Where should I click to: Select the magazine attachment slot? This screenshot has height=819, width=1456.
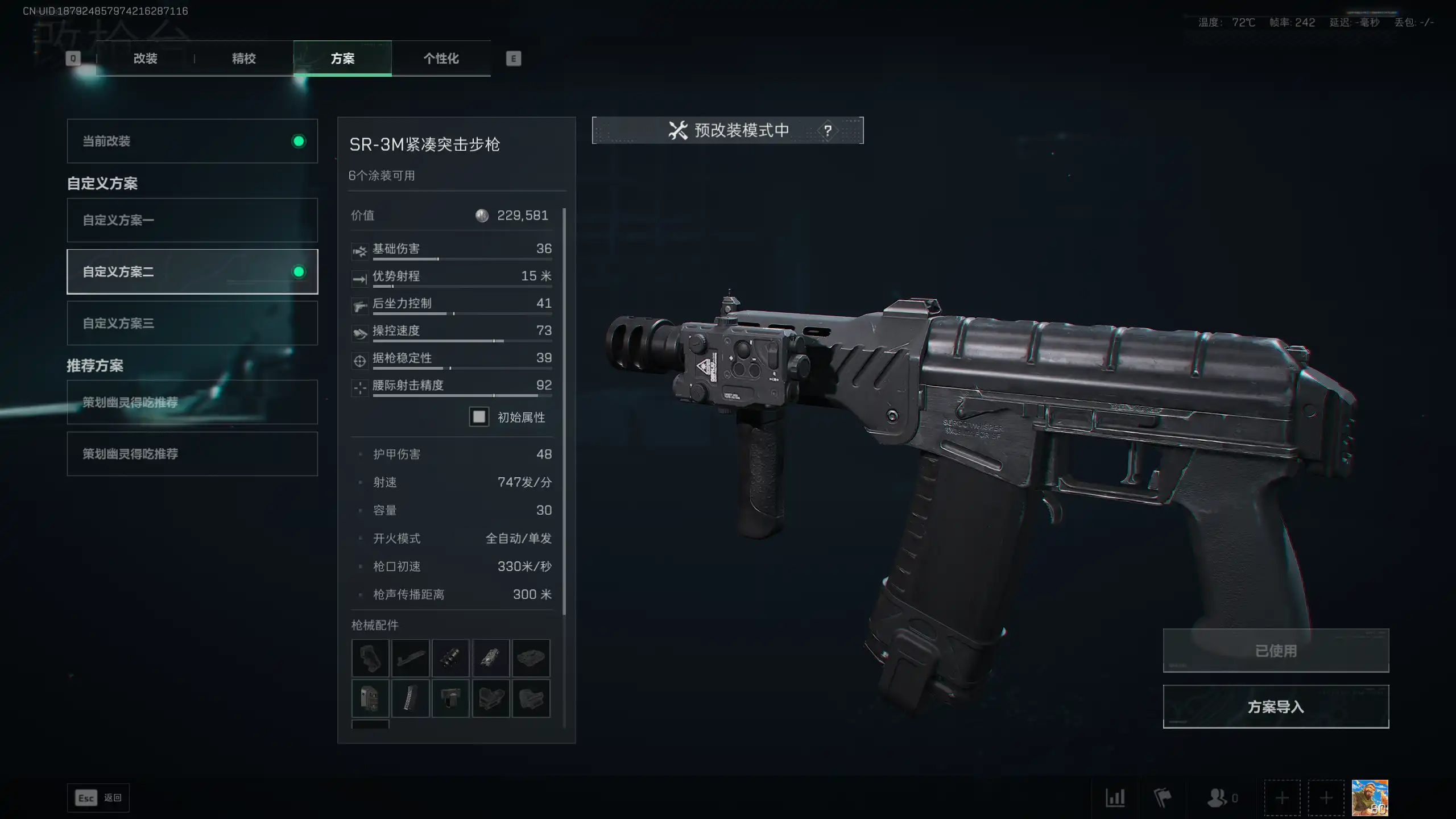[x=410, y=698]
